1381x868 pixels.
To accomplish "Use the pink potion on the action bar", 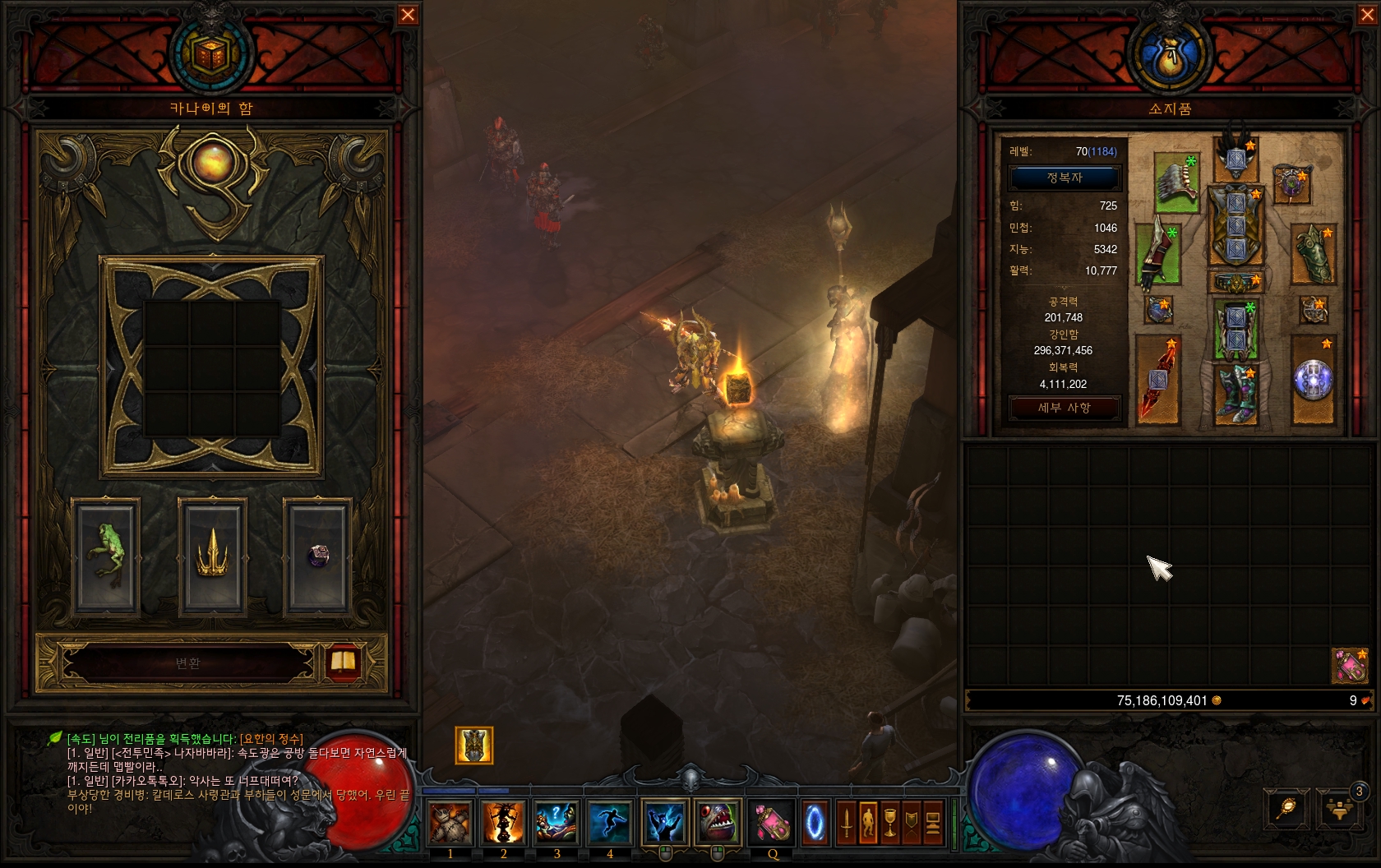I will point(772,822).
